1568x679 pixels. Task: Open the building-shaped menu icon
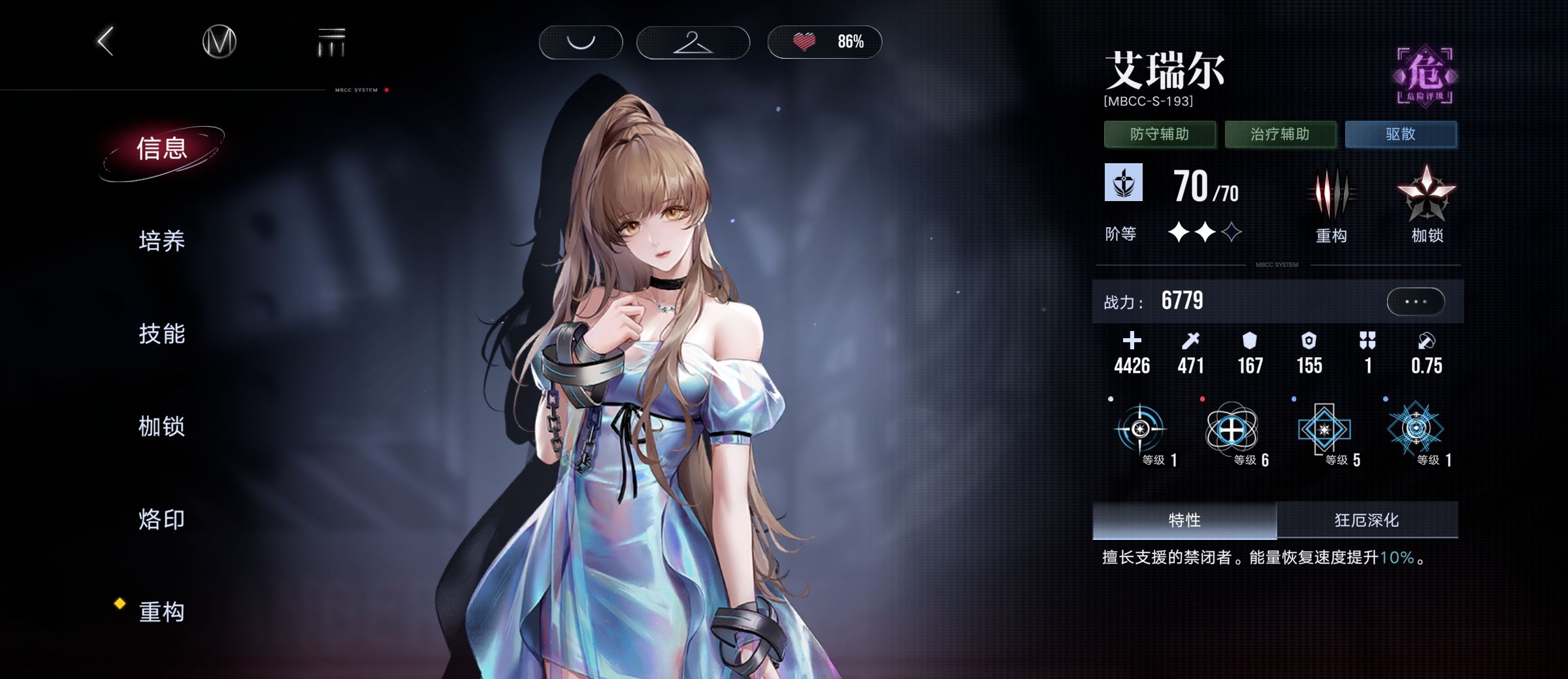(x=331, y=42)
